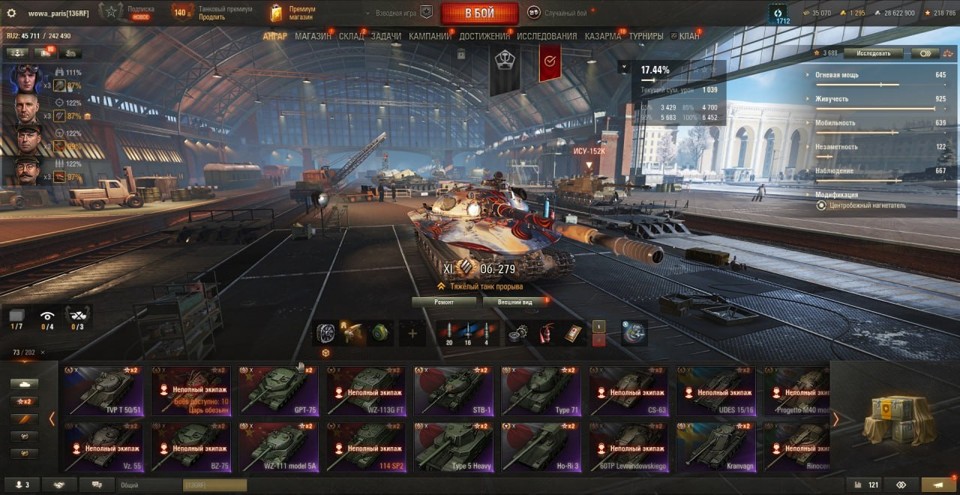Click the Исследовать button
Image resolution: width=960 pixels, height=495 pixels.
[x=873, y=53]
